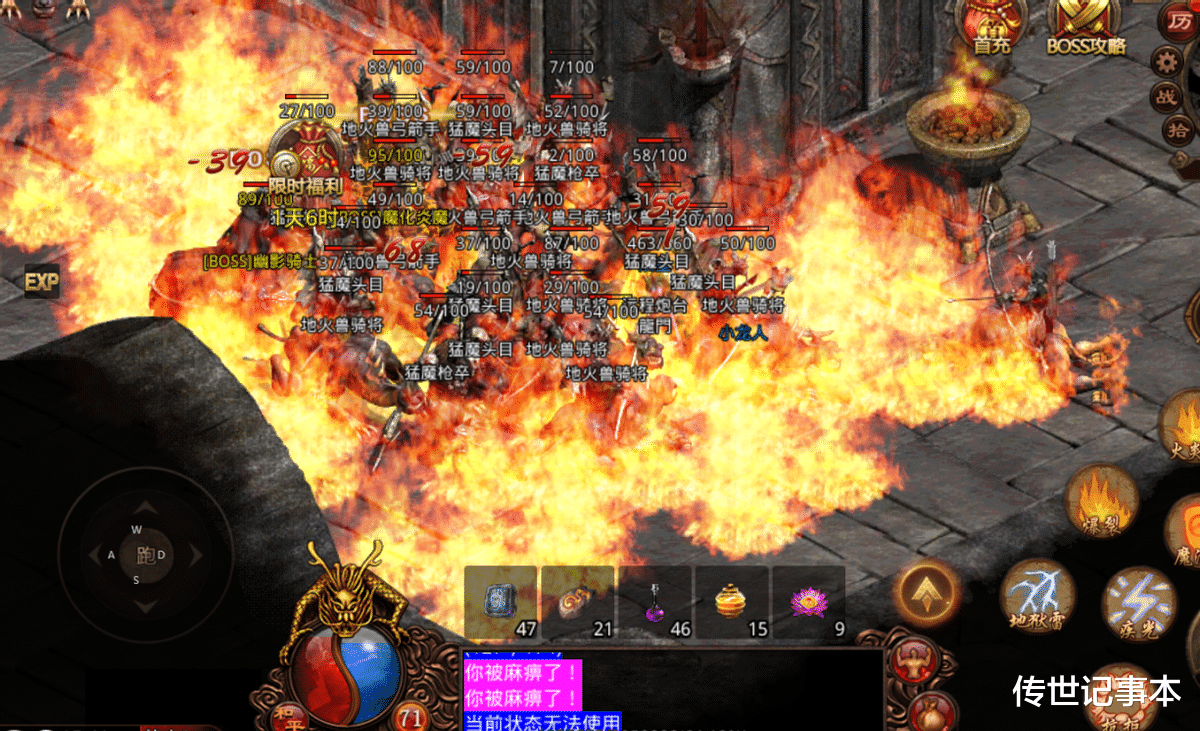Cast the 地狱雷 lightning skill

pyautogui.click(x=1037, y=595)
